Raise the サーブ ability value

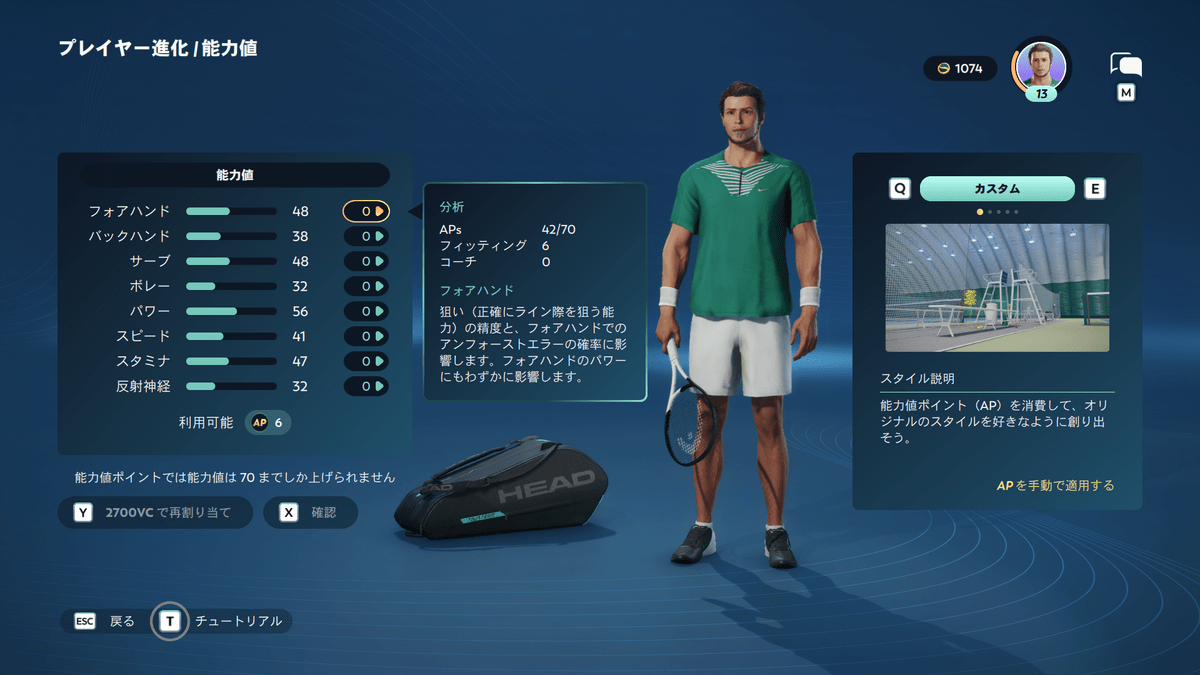coord(379,261)
